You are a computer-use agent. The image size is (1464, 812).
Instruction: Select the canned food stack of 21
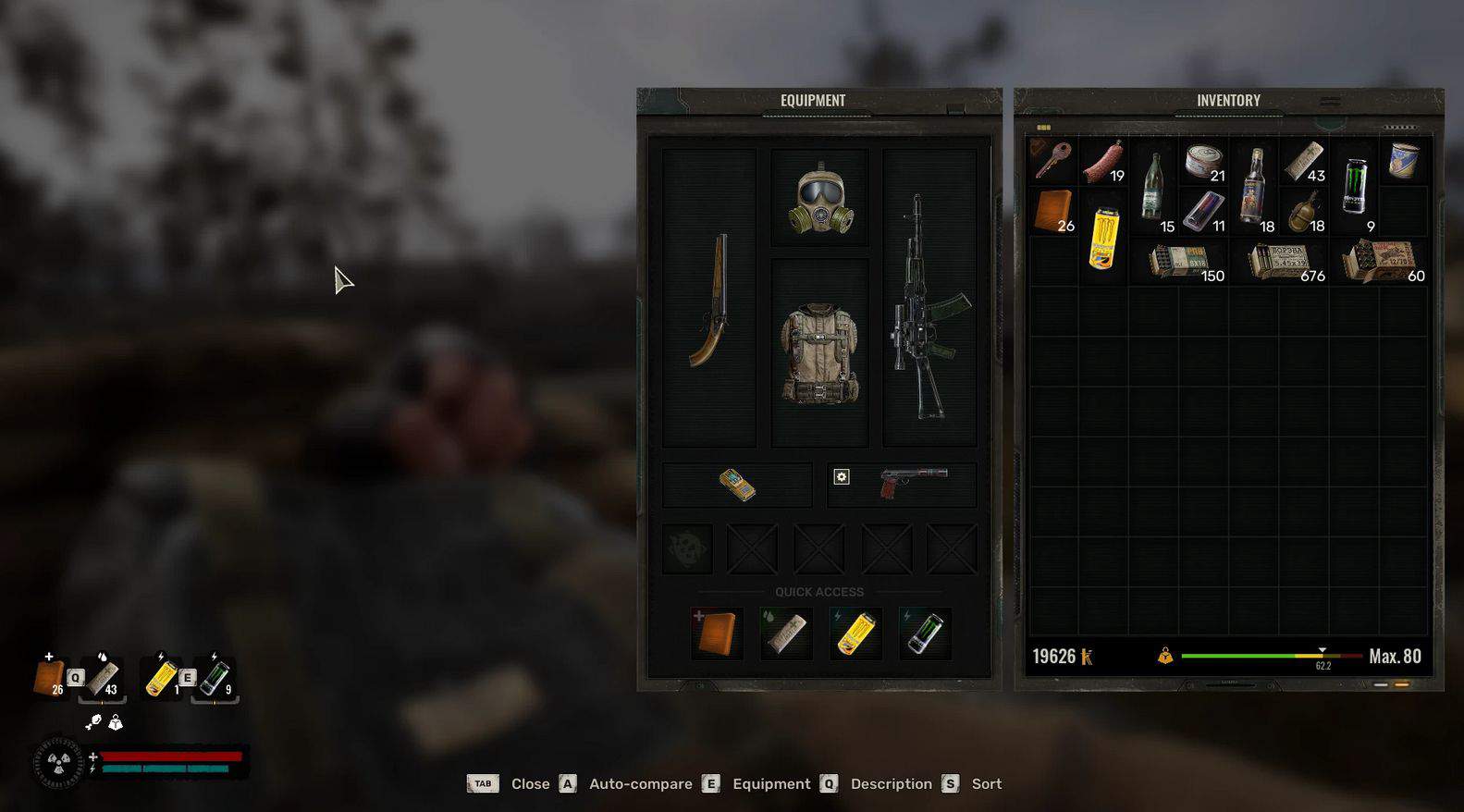click(1203, 161)
